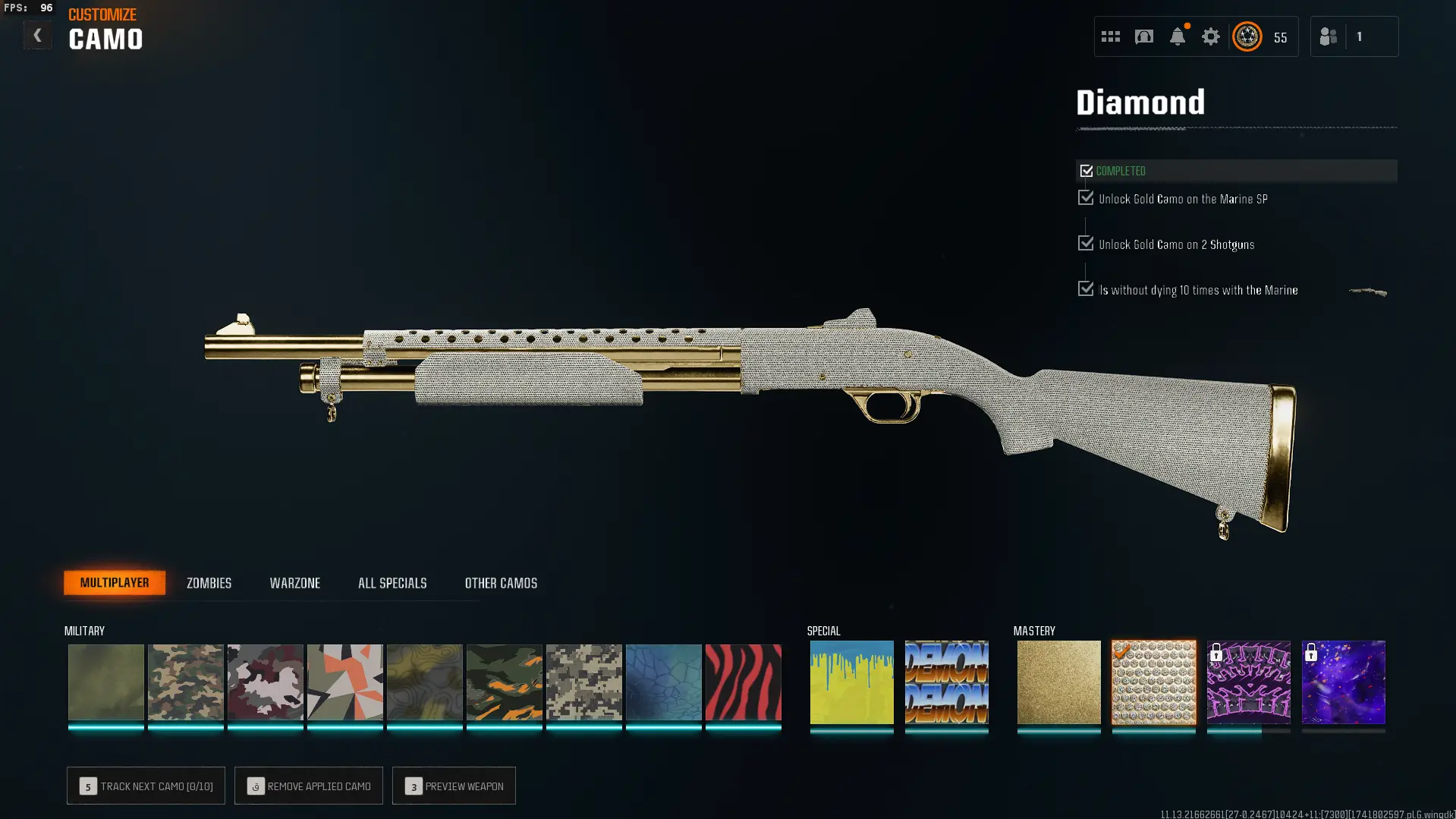Open the Warzone camo tab
Image resolution: width=1456 pixels, height=819 pixels.
(x=294, y=583)
